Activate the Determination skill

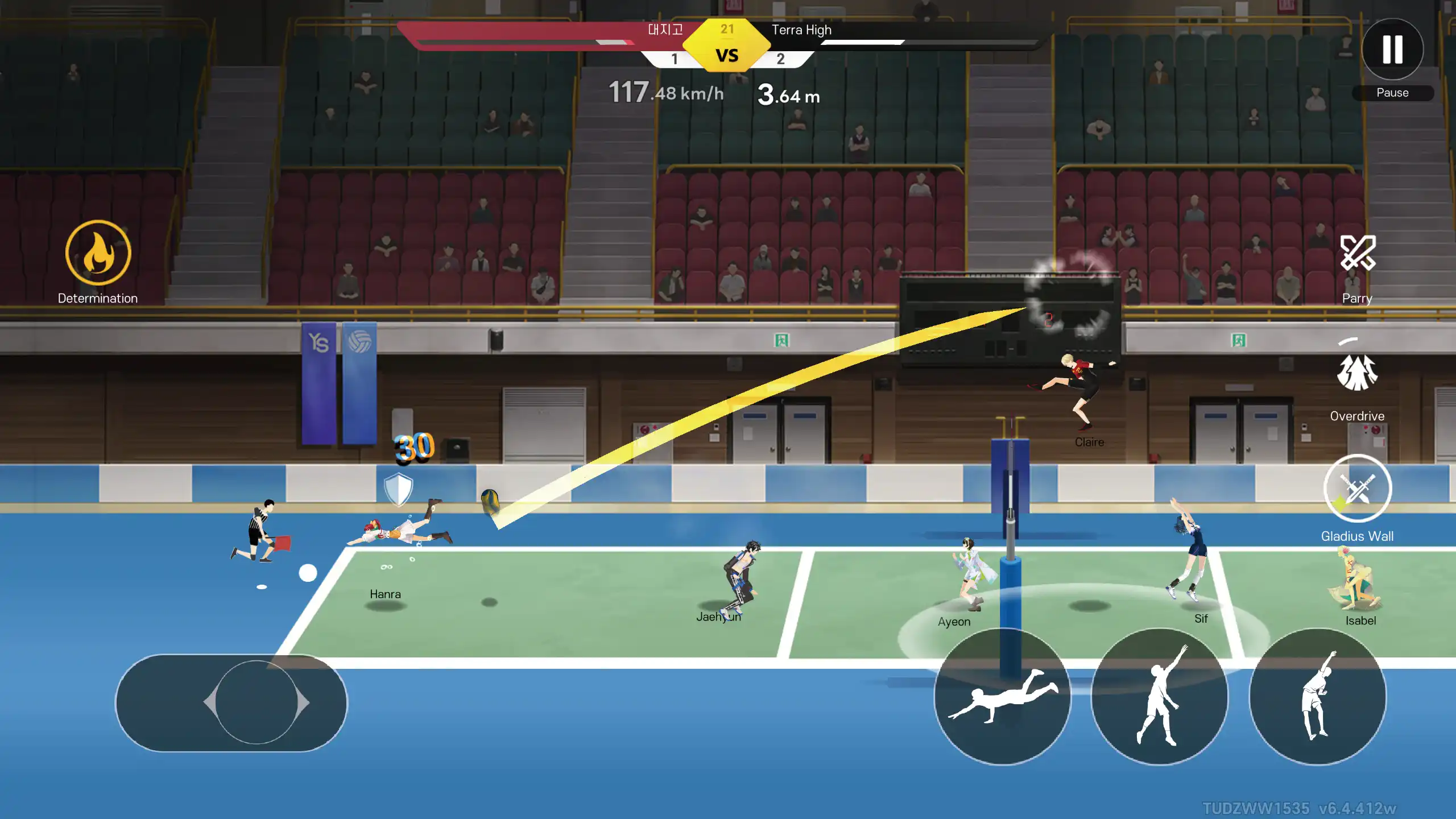[97, 252]
